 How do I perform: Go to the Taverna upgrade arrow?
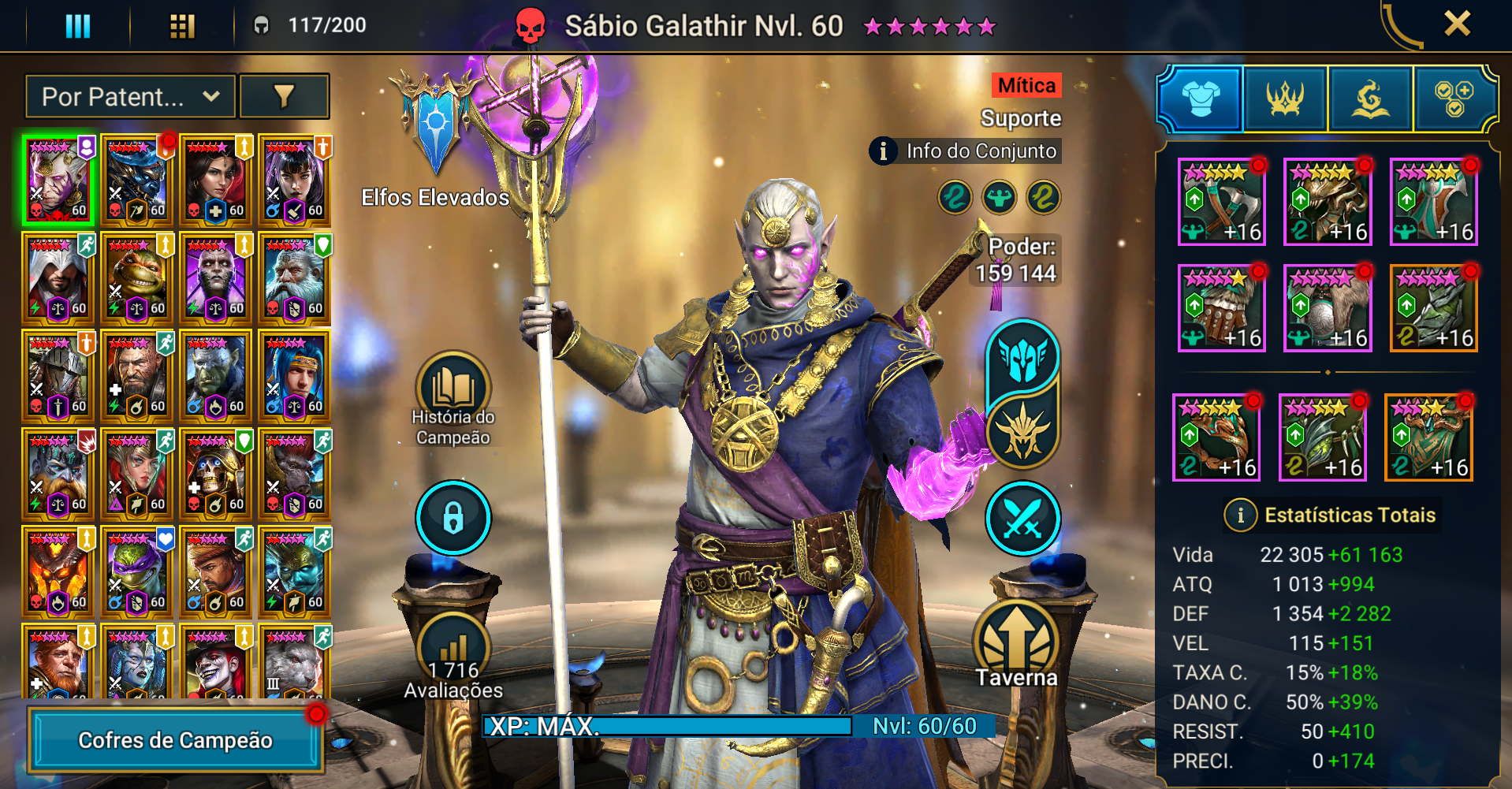[1016, 644]
